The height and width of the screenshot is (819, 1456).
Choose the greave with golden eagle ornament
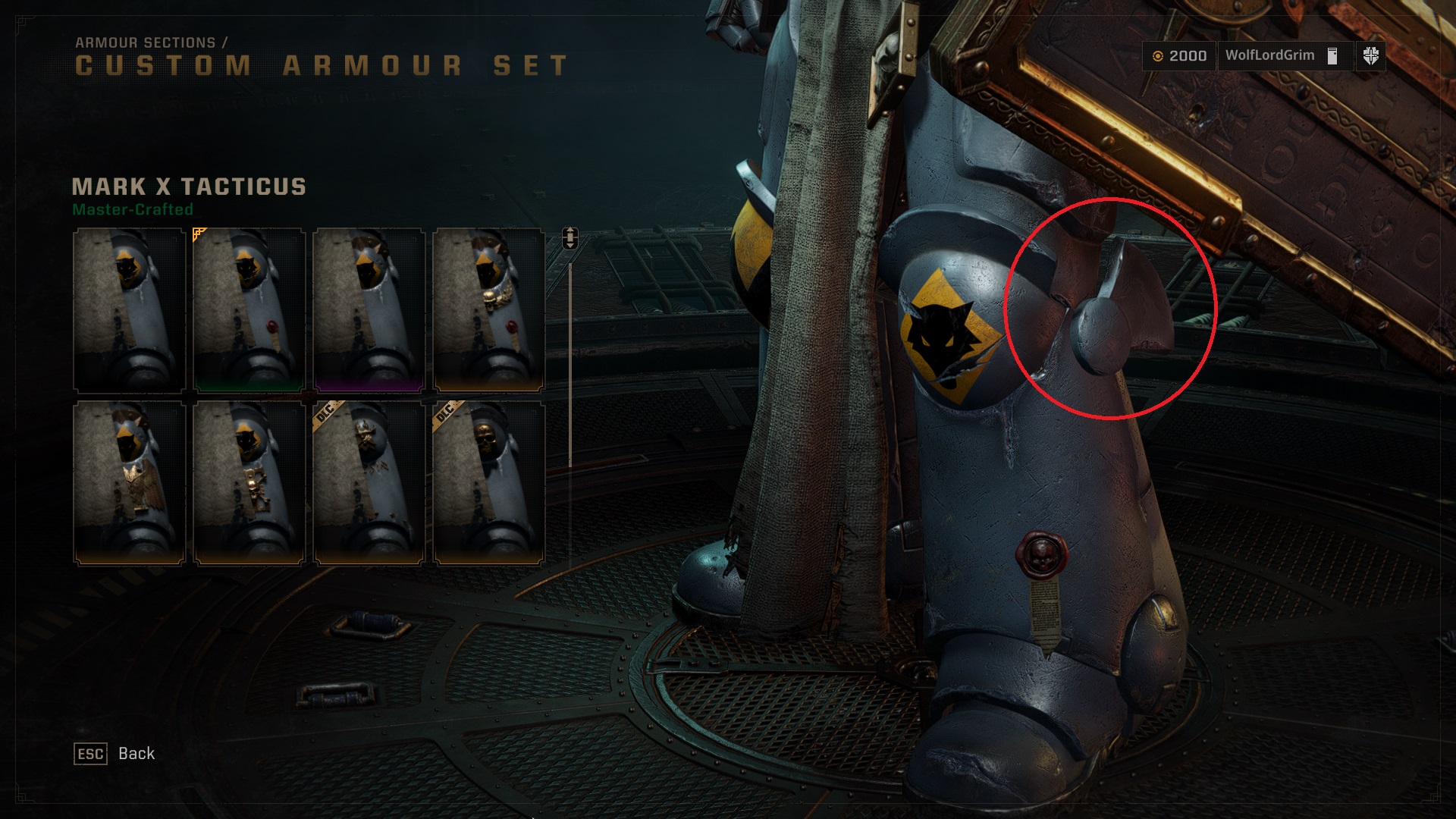tap(129, 483)
